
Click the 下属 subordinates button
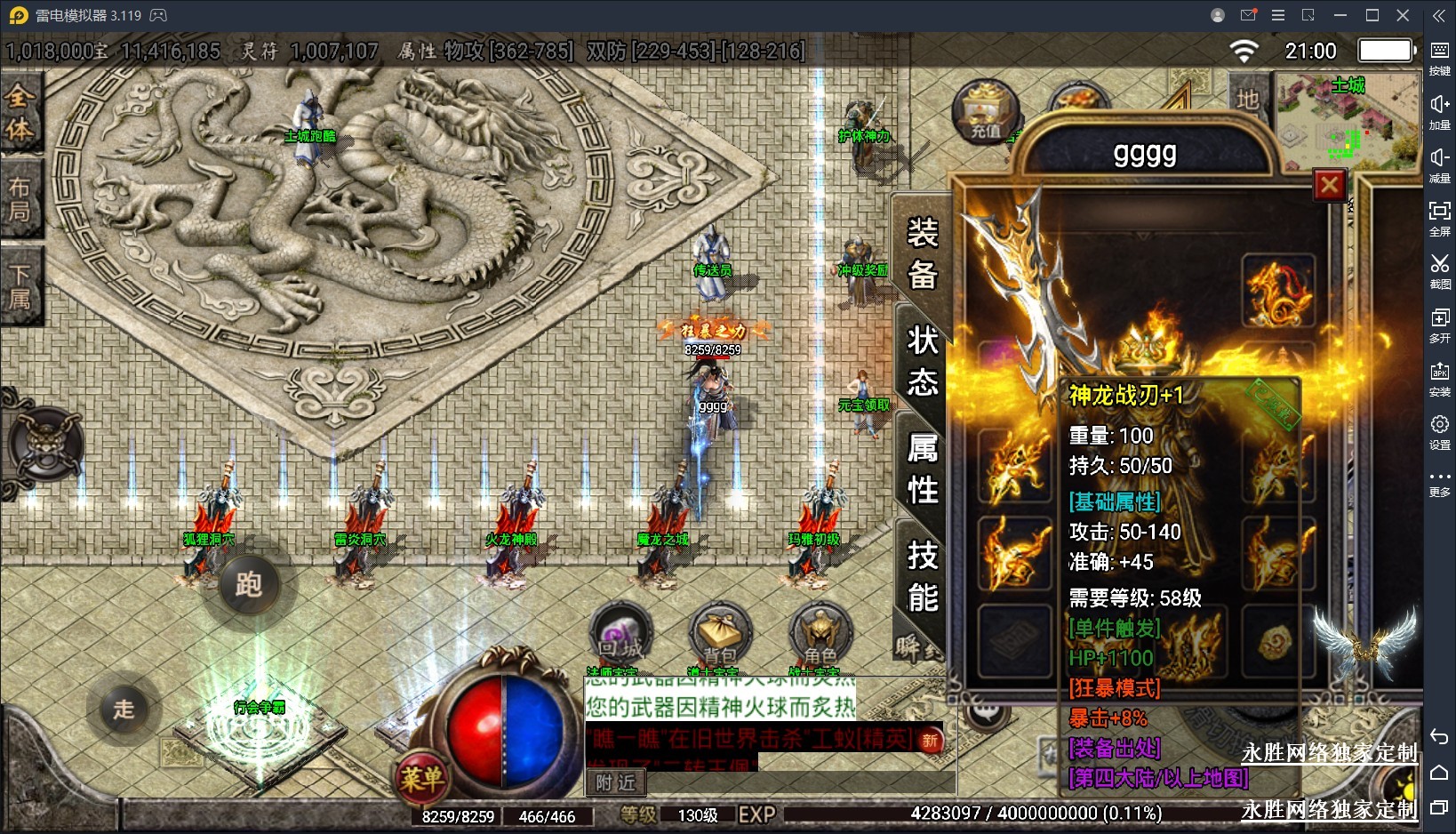click(x=20, y=286)
